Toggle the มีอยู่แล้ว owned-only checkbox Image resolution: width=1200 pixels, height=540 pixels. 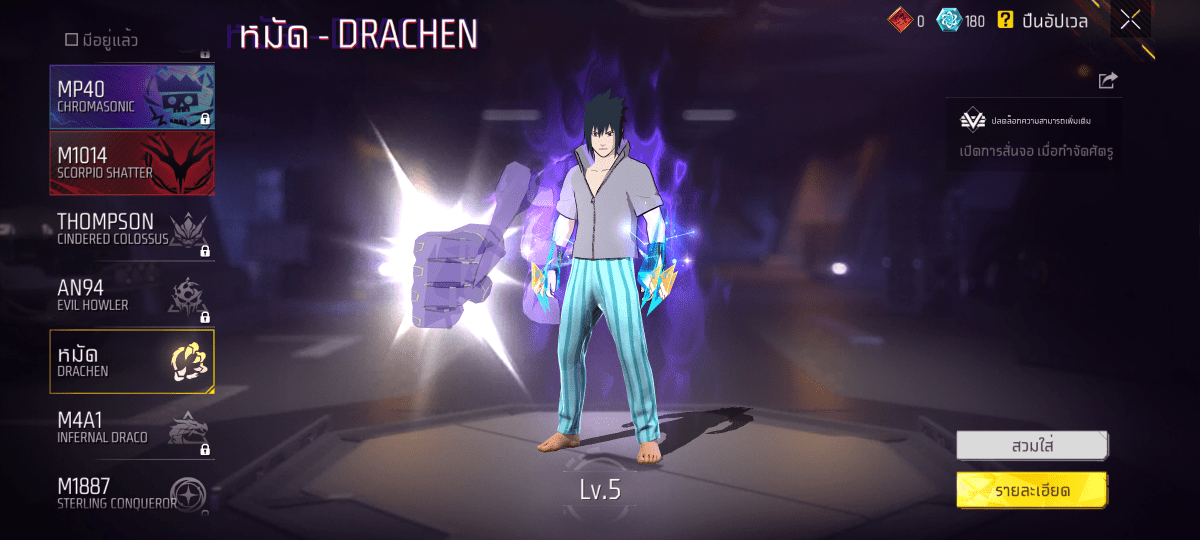pyautogui.click(x=72, y=40)
